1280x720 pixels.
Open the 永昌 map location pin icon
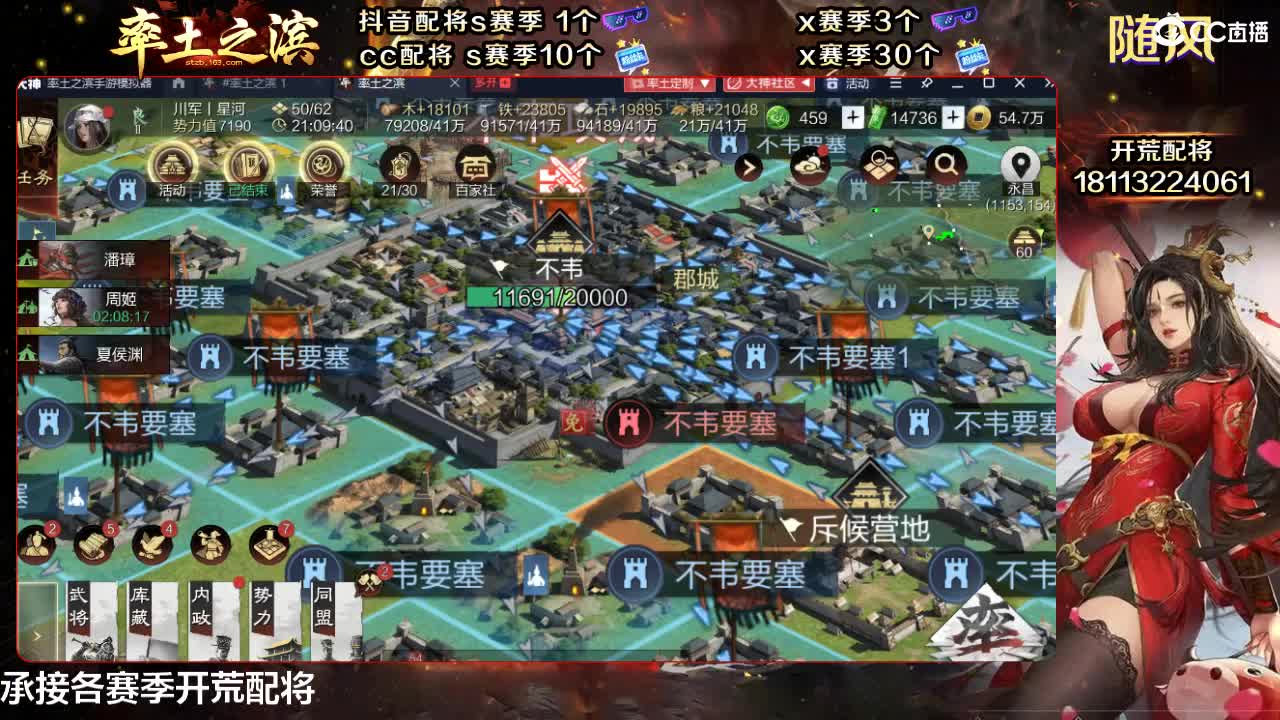(x=1019, y=163)
